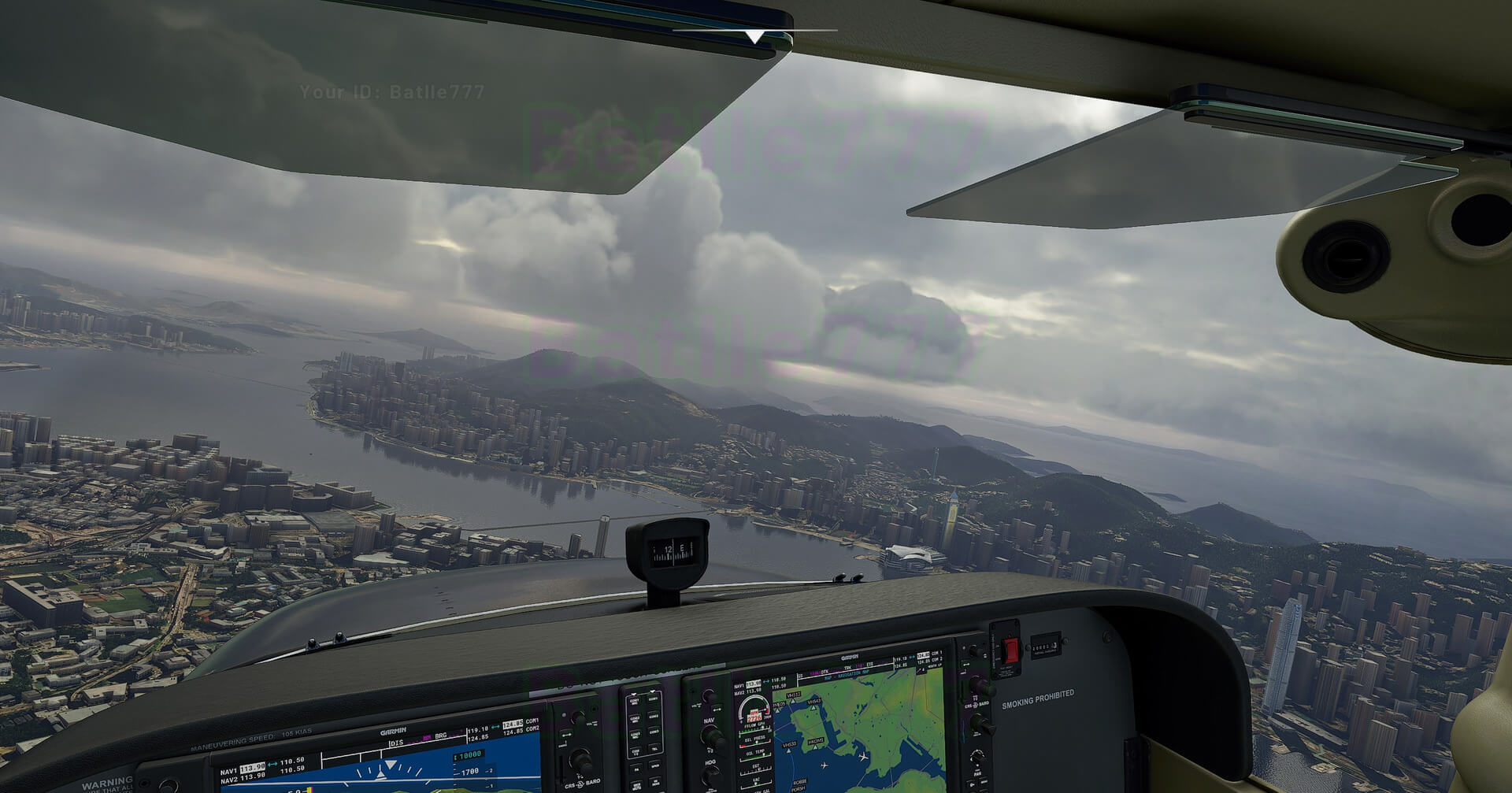Click the NAV volume knob above NAV label
This screenshot has height=793, width=1512.
point(708,696)
